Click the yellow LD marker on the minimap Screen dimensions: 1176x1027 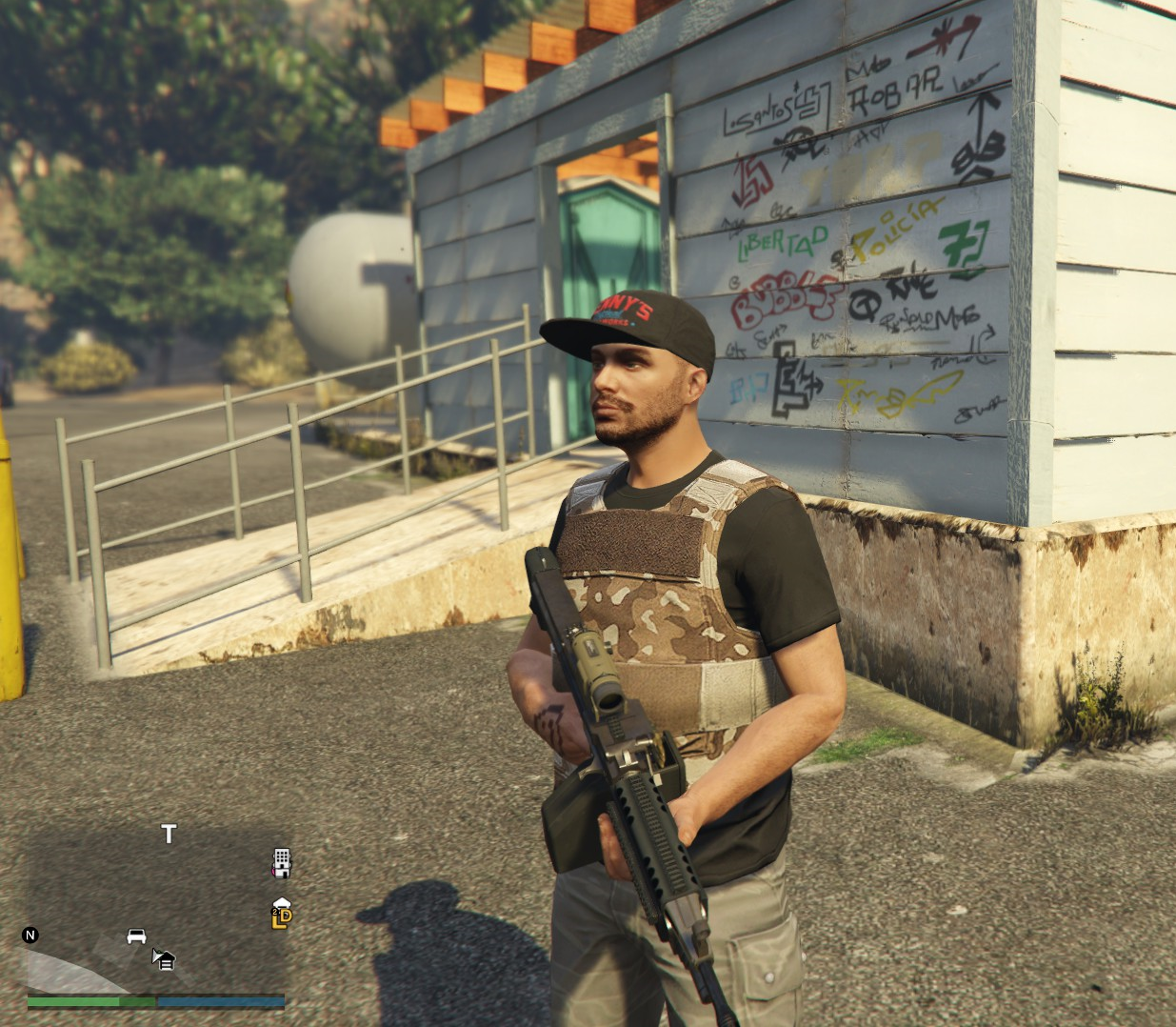click(x=282, y=918)
